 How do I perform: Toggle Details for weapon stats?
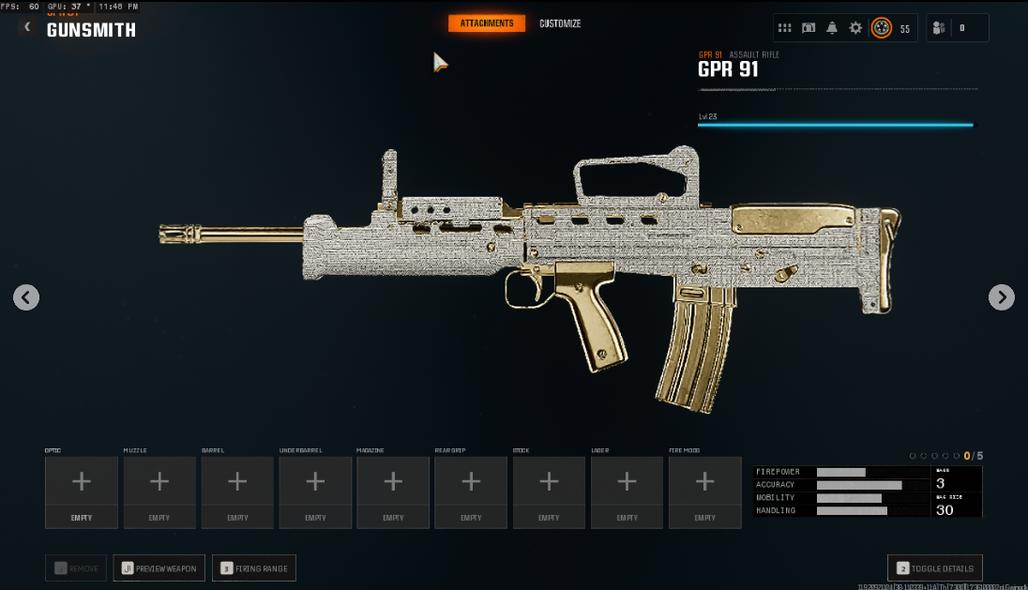(x=935, y=567)
